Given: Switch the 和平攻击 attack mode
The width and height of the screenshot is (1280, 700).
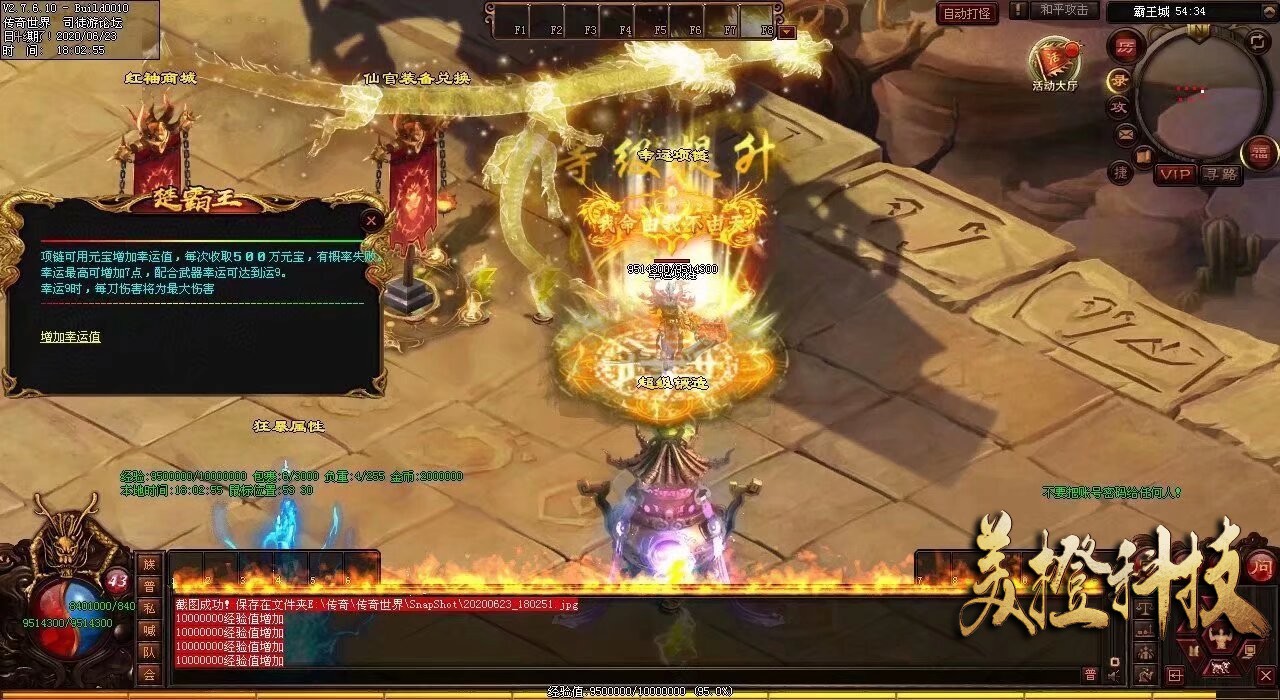Looking at the screenshot, I should click(x=1064, y=10).
